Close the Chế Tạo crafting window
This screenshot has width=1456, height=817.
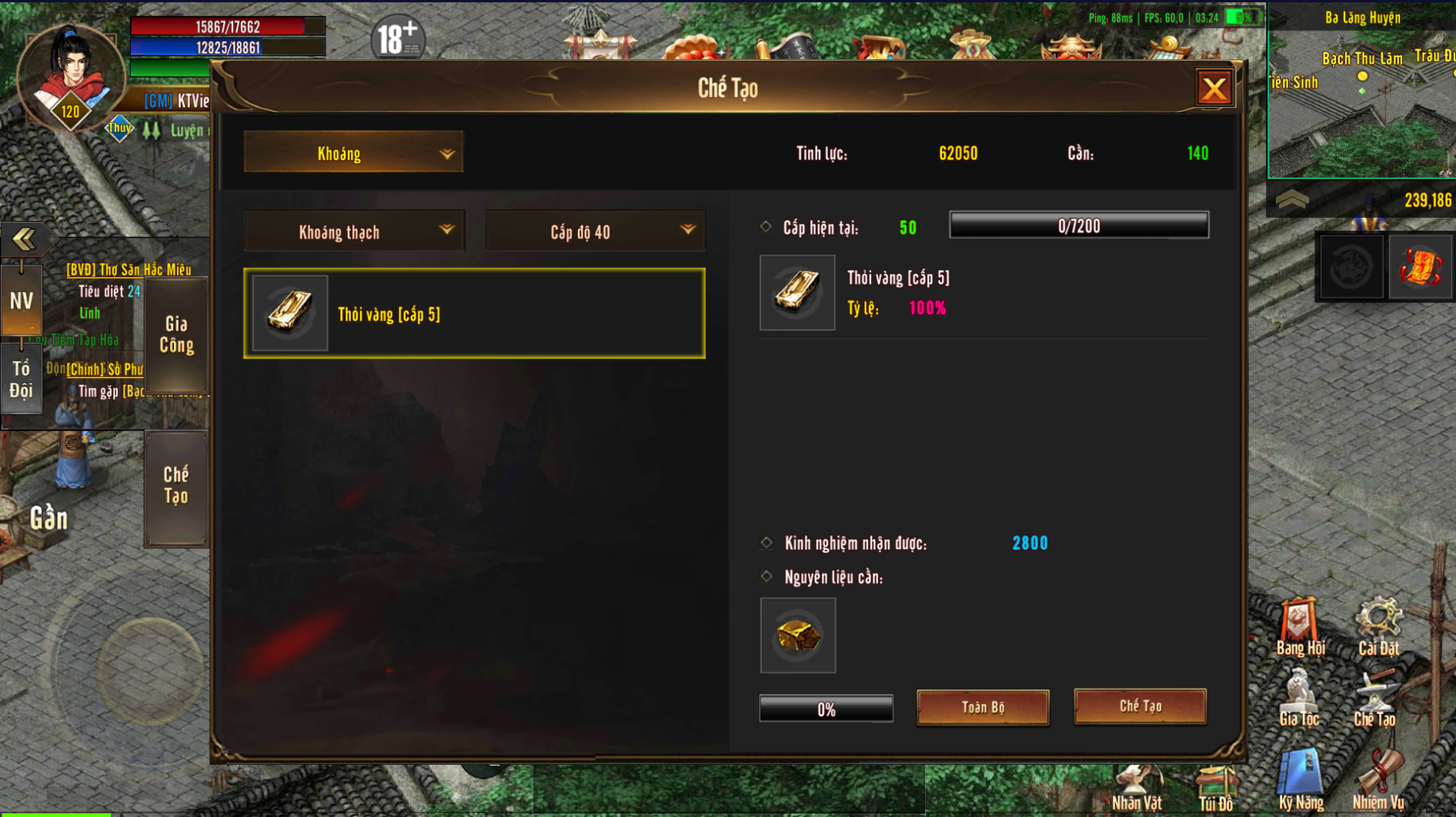[1214, 88]
